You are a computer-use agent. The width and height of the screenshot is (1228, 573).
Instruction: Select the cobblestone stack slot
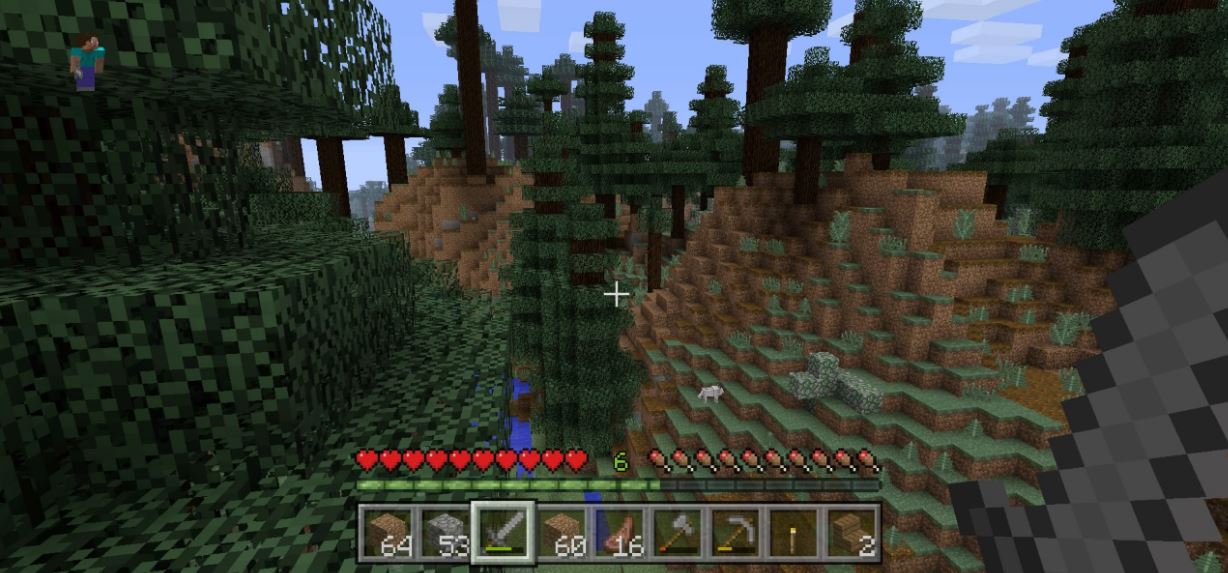[x=445, y=532]
